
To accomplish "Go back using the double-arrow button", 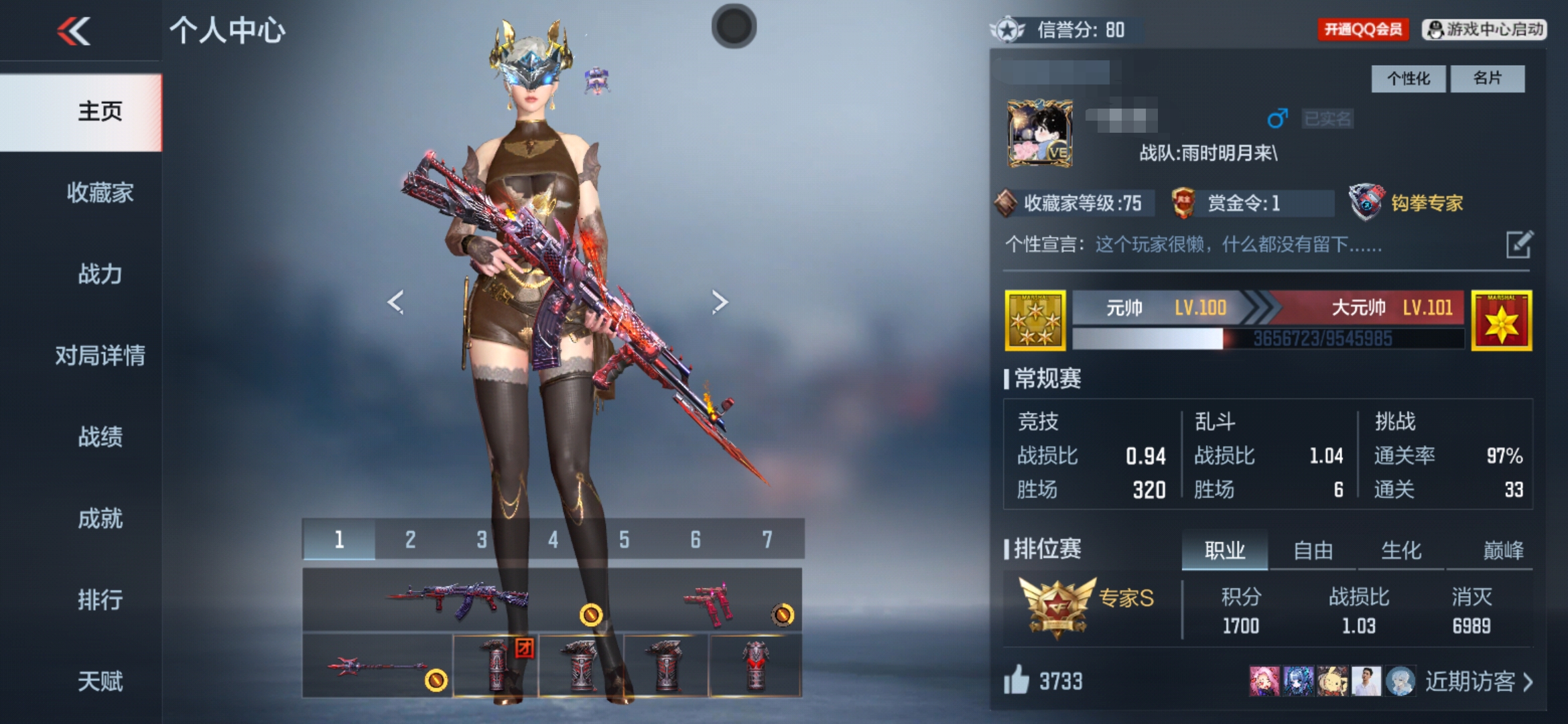I will pos(74,31).
